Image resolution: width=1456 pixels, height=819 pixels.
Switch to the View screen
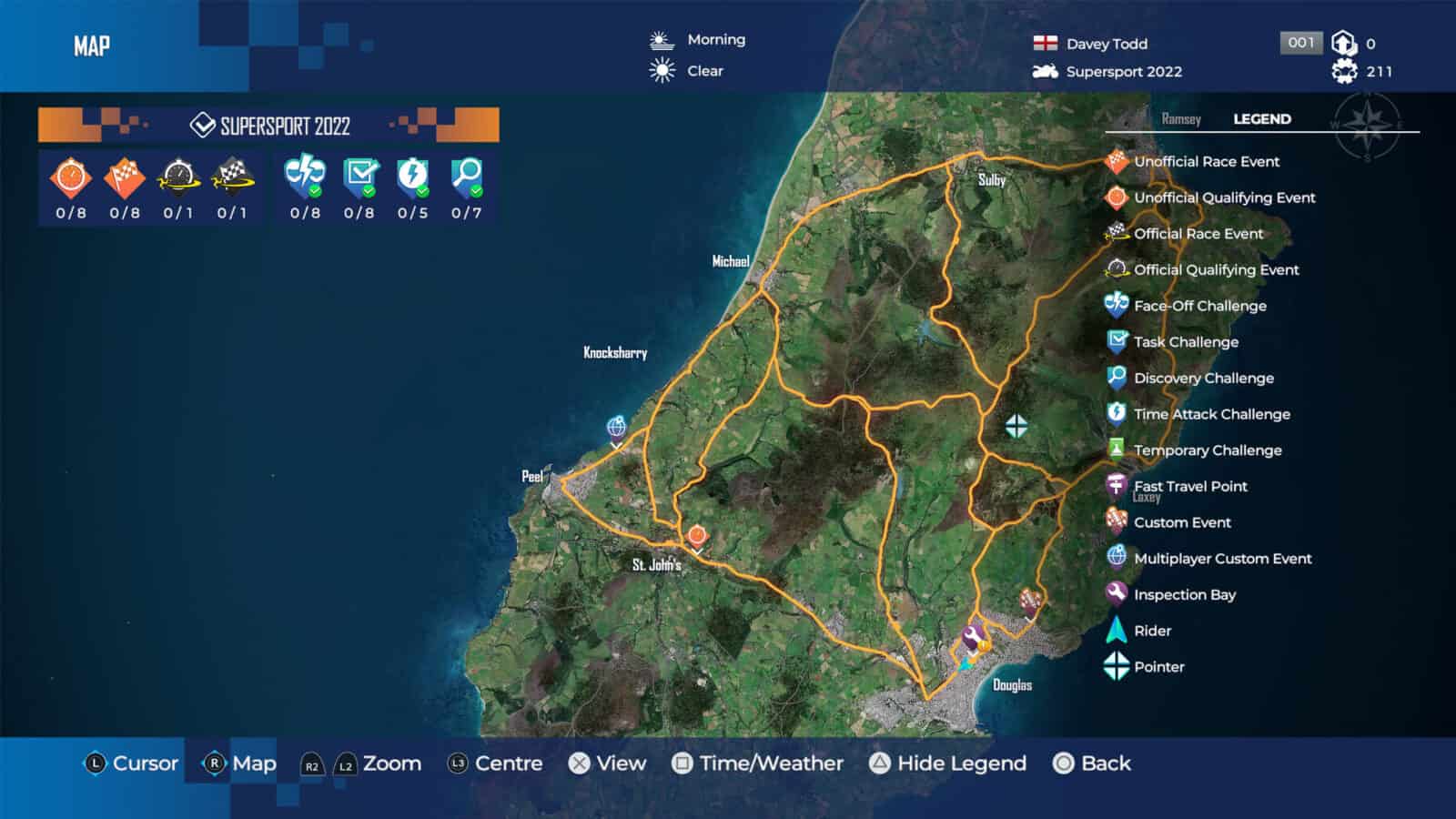(611, 763)
